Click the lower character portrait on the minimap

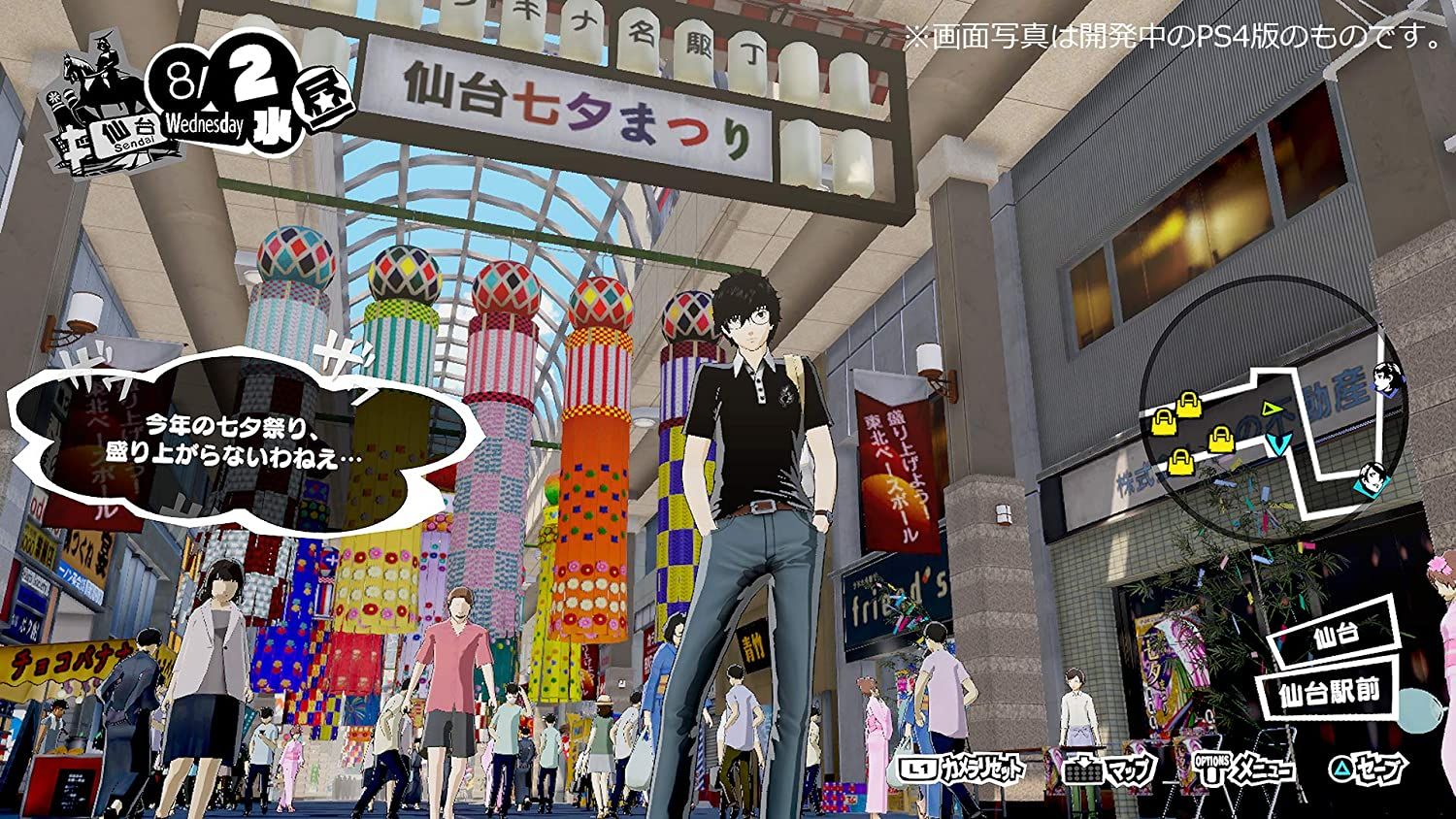(x=1372, y=478)
